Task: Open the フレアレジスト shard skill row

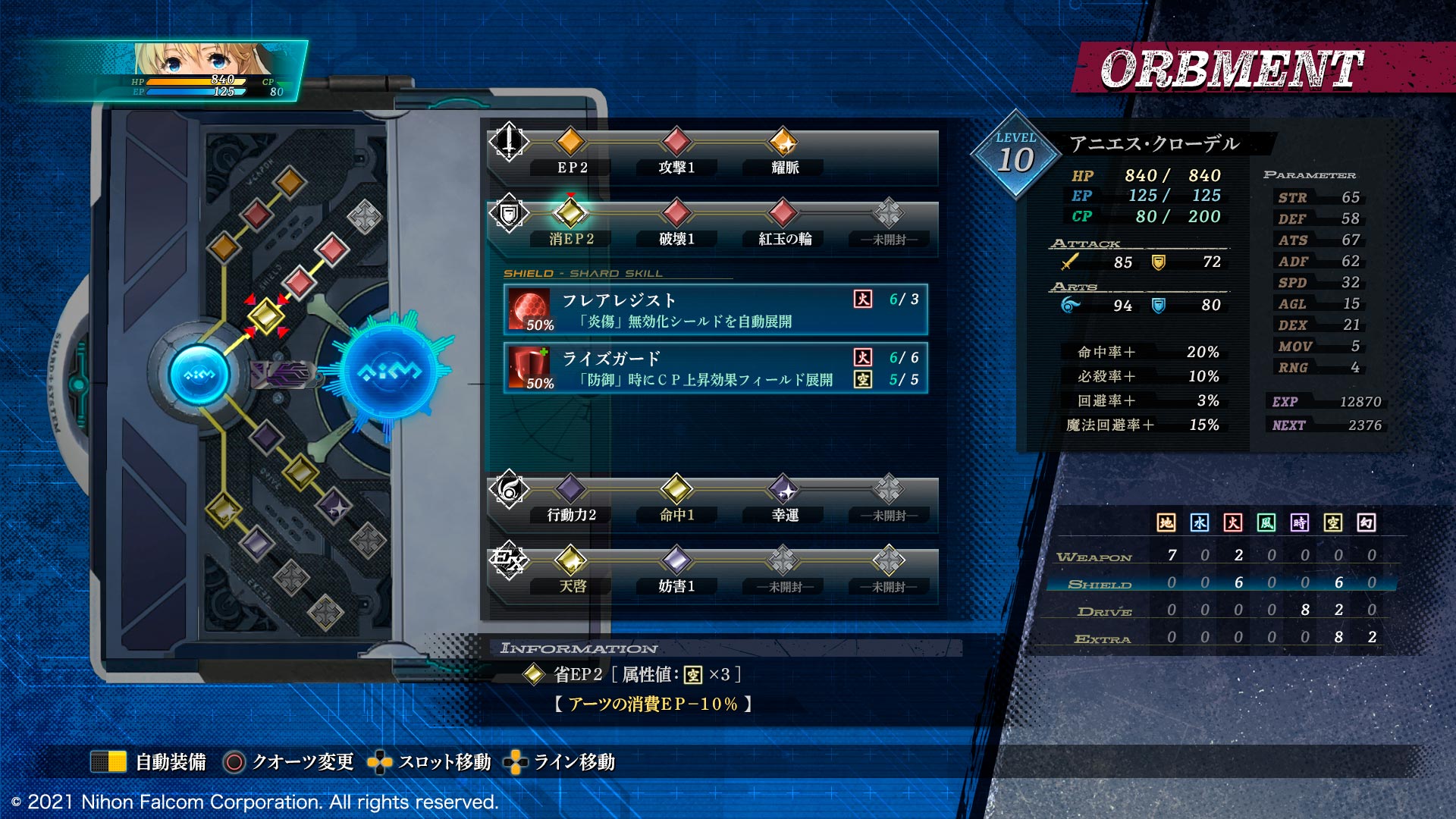Action: tap(715, 309)
